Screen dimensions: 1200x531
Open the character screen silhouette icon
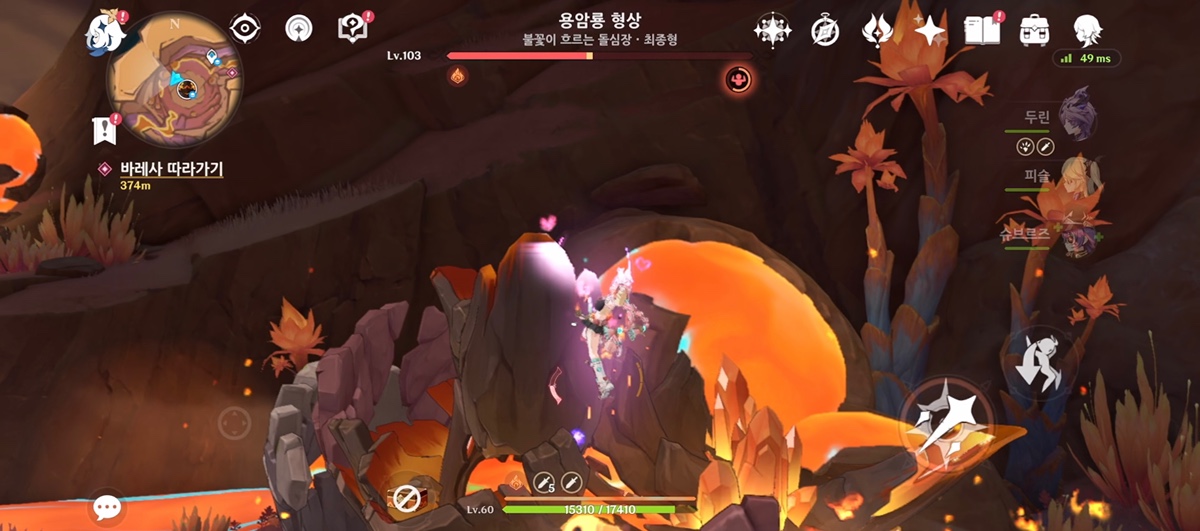coord(1087,30)
